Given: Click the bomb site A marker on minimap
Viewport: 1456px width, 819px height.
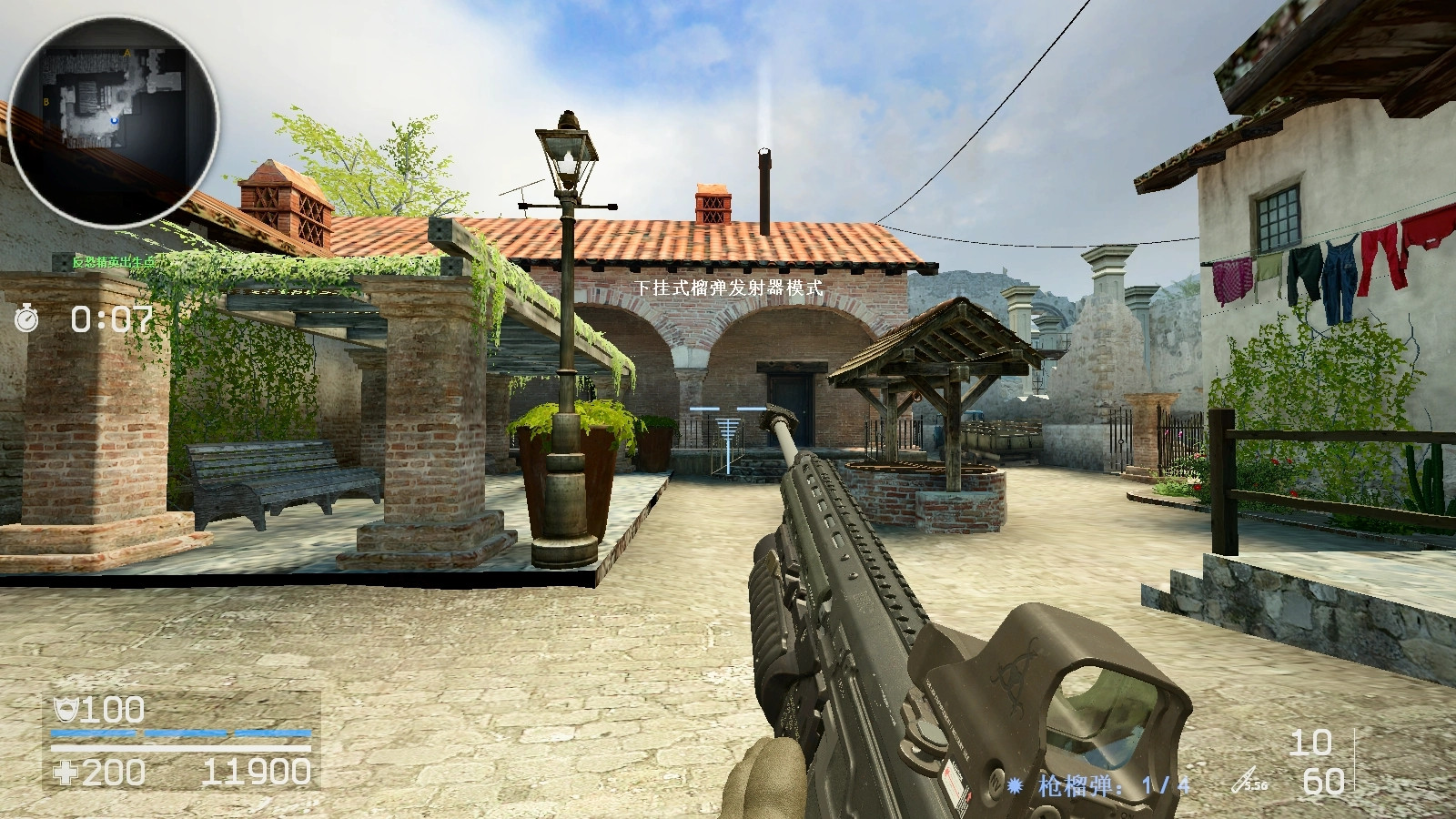Looking at the screenshot, I should pyautogui.click(x=127, y=53).
